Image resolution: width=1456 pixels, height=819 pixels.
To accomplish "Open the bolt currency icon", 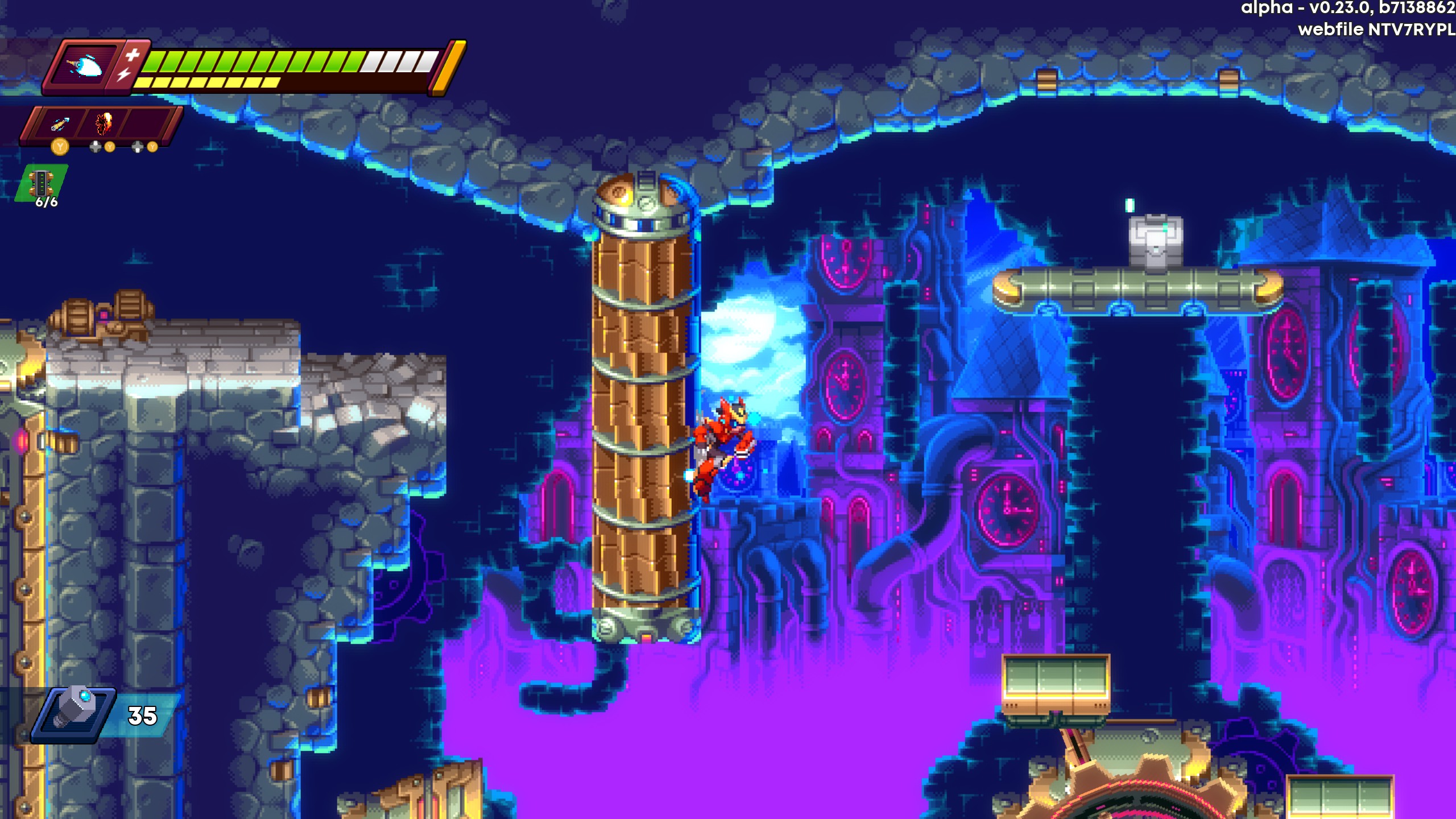I will [74, 713].
